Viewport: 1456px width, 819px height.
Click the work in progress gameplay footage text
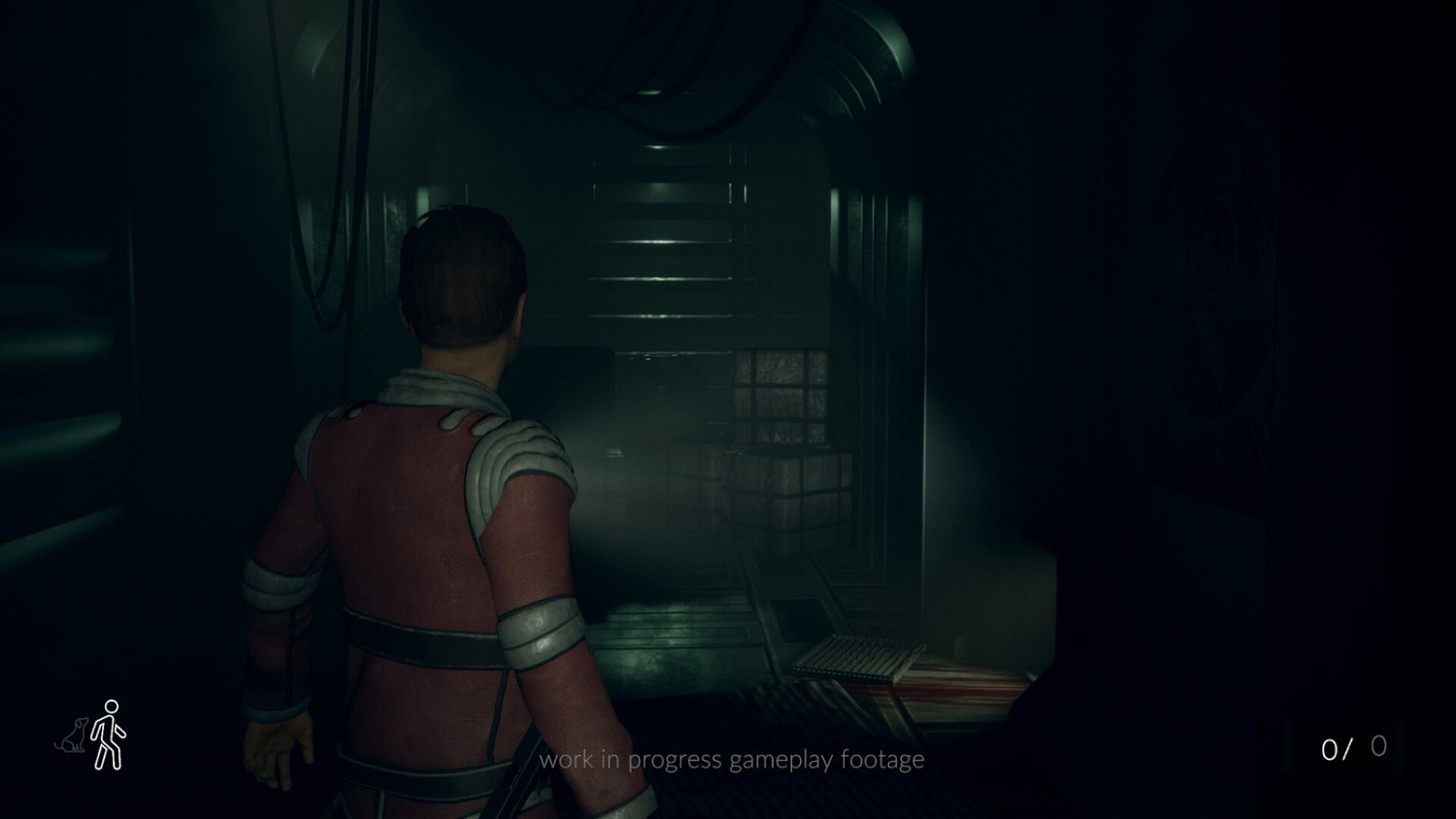733,760
